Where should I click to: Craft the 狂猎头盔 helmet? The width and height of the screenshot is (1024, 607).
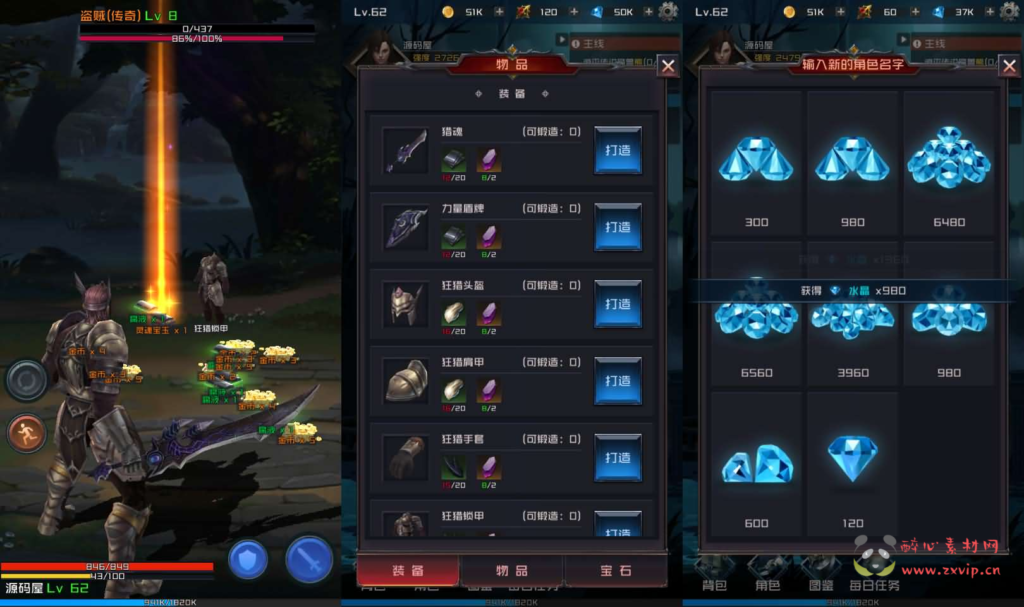tap(617, 304)
